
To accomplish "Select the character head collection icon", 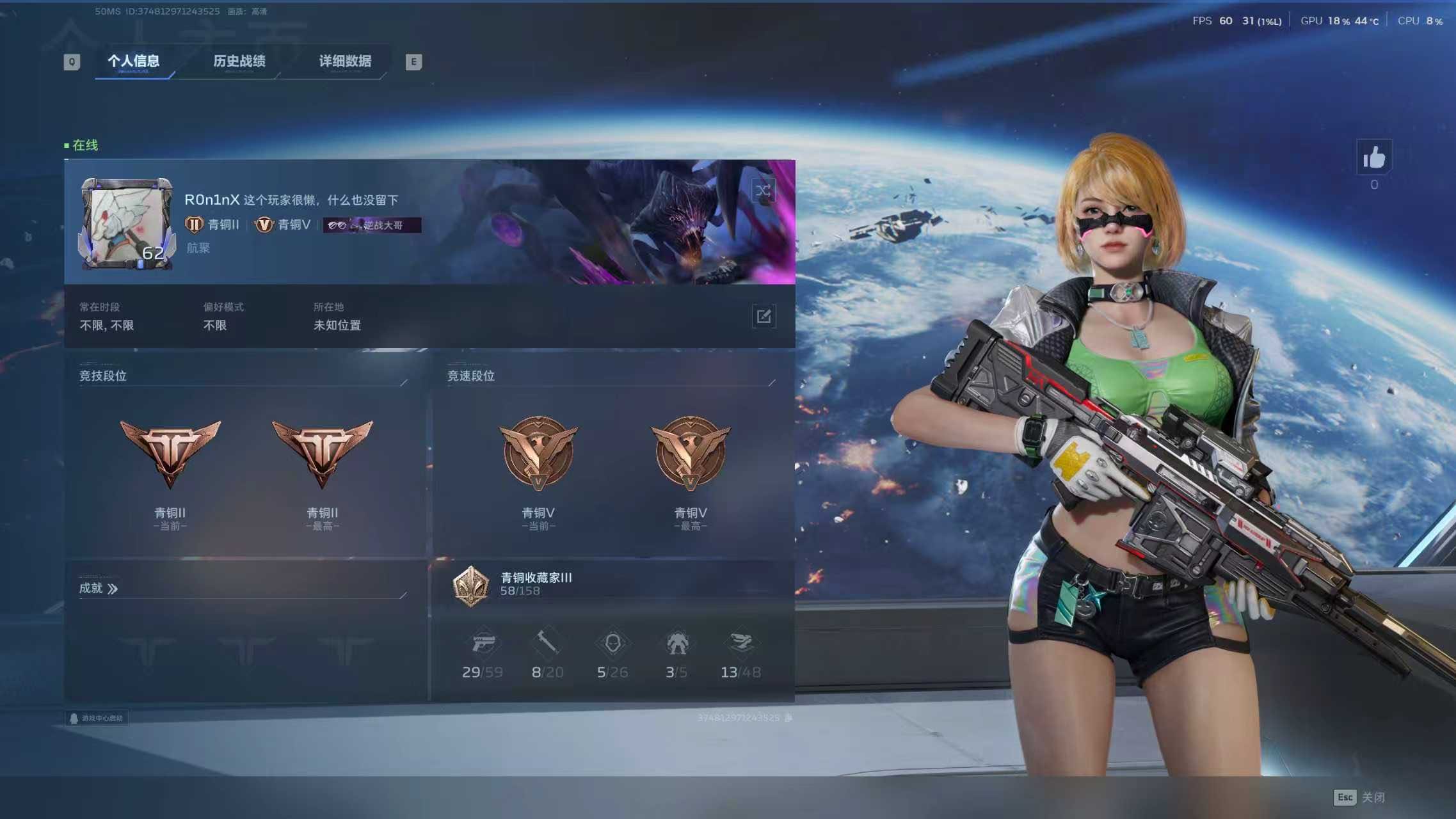I will (x=612, y=644).
